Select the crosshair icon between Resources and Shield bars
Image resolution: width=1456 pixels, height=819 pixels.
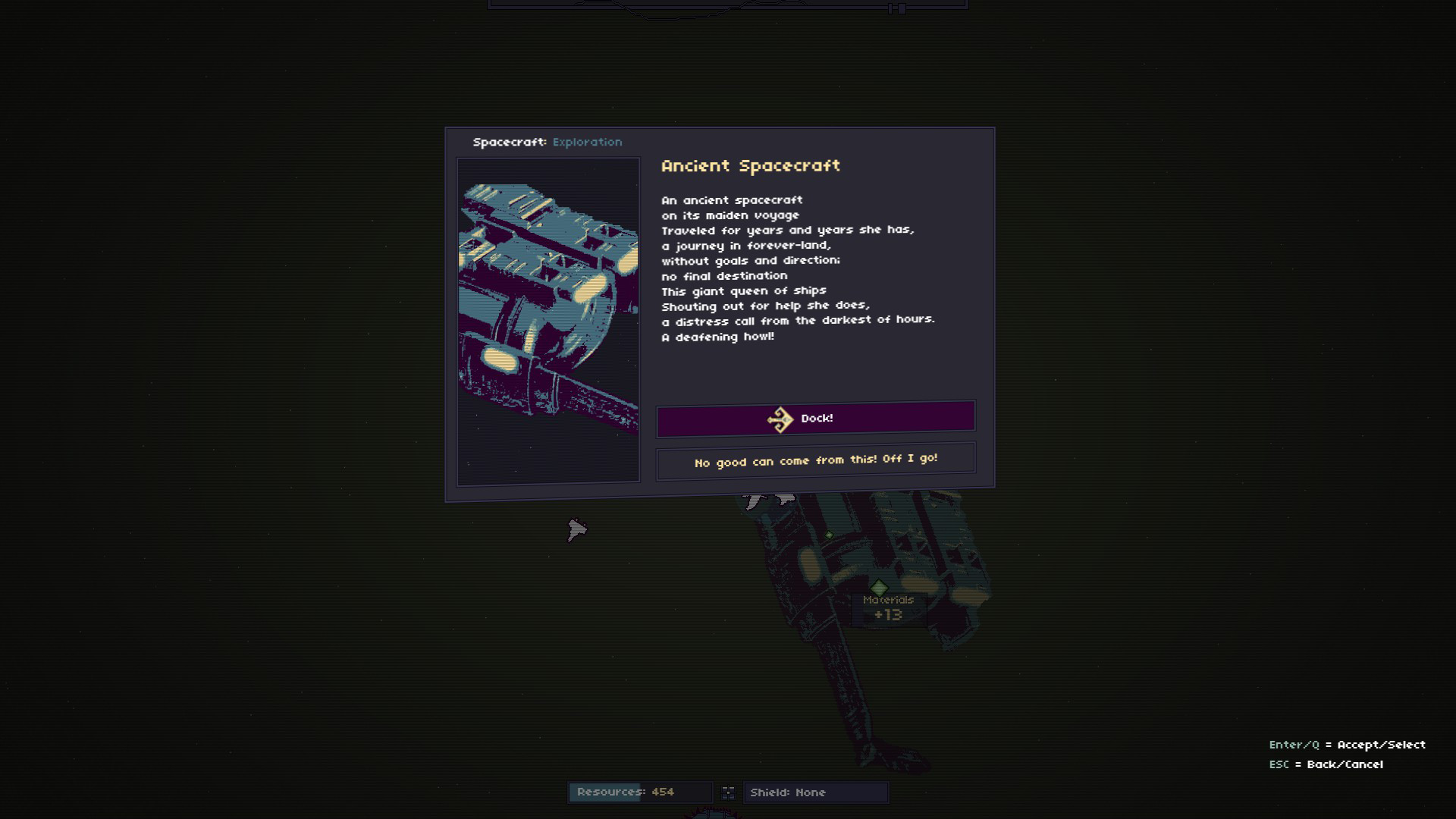pos(729,792)
